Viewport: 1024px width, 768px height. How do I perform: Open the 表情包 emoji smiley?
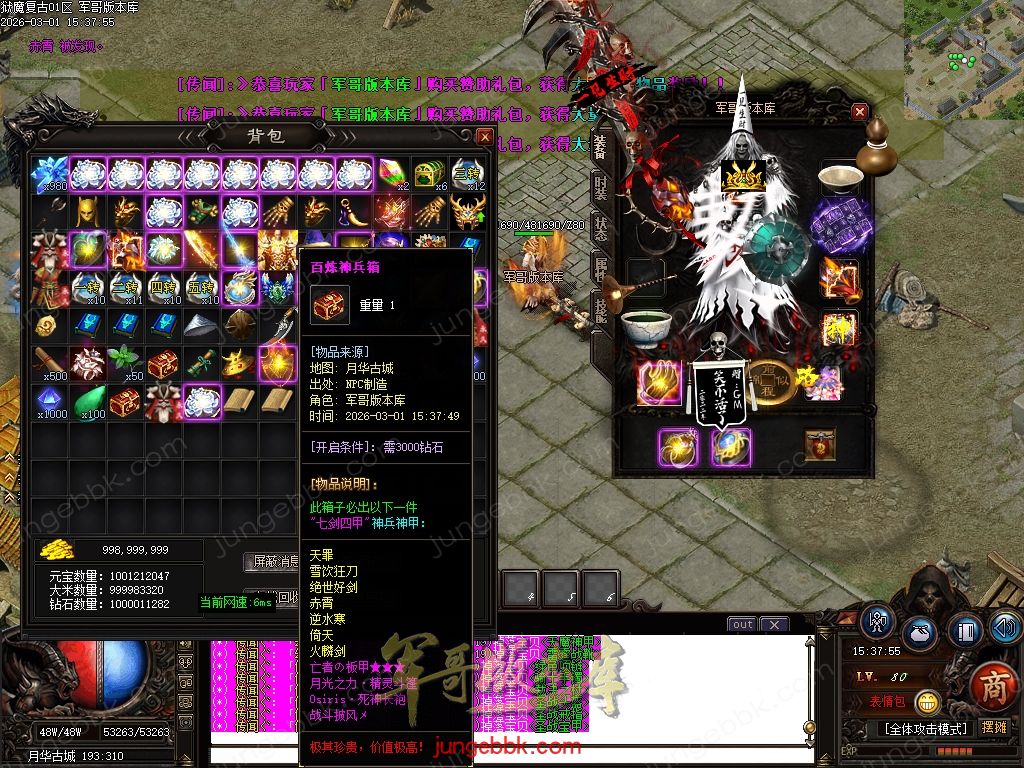tap(927, 702)
